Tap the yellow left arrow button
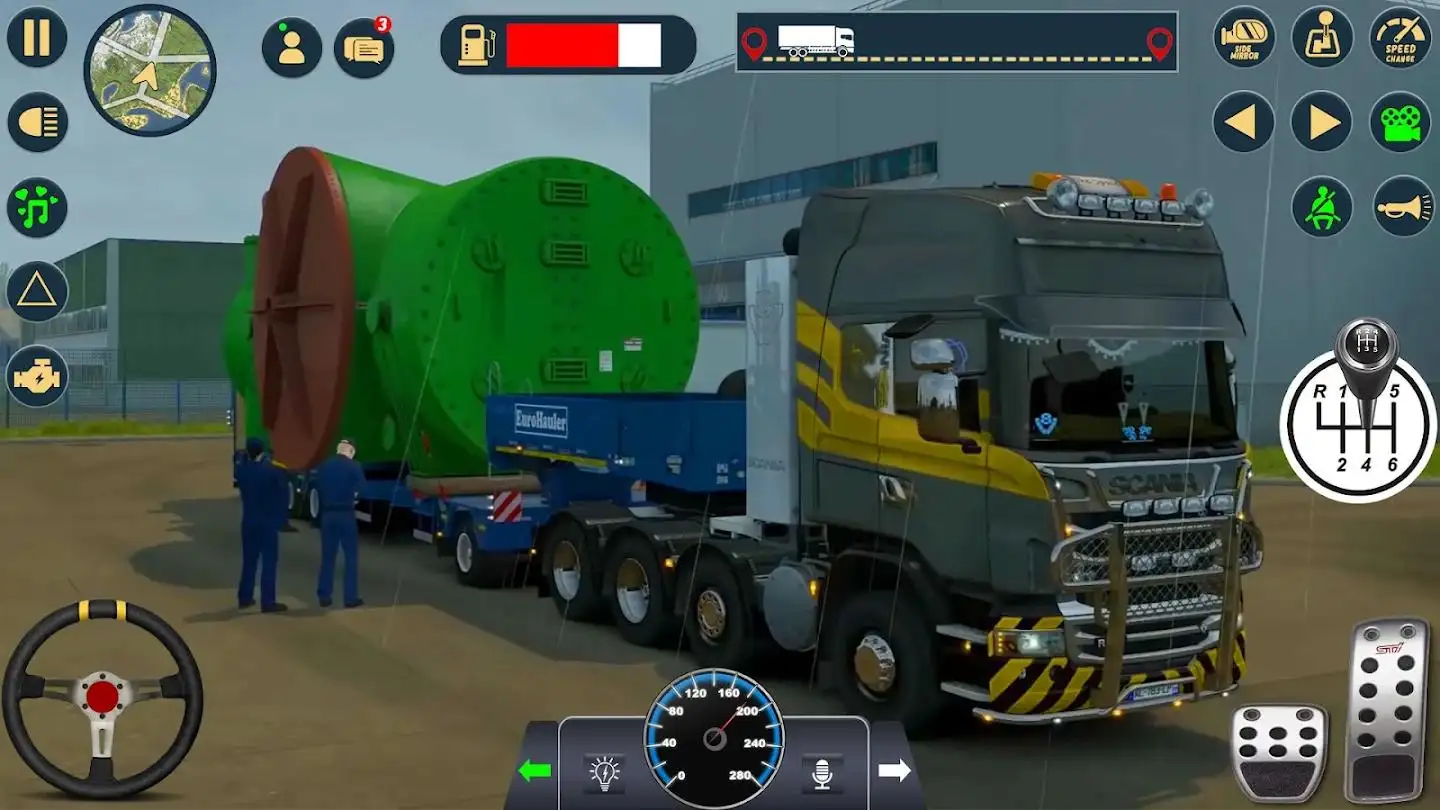The width and height of the screenshot is (1440, 810). 1244,122
